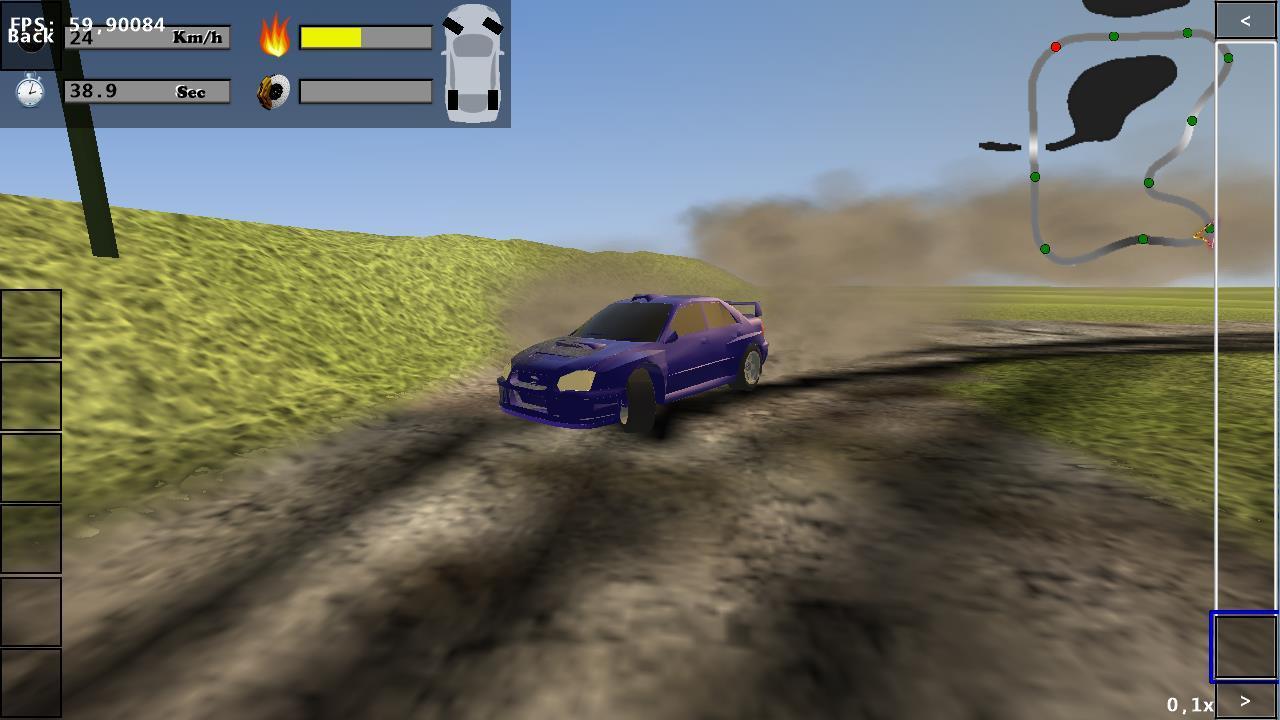Click the red checkpoint marker on the minimap

pos(1057,46)
